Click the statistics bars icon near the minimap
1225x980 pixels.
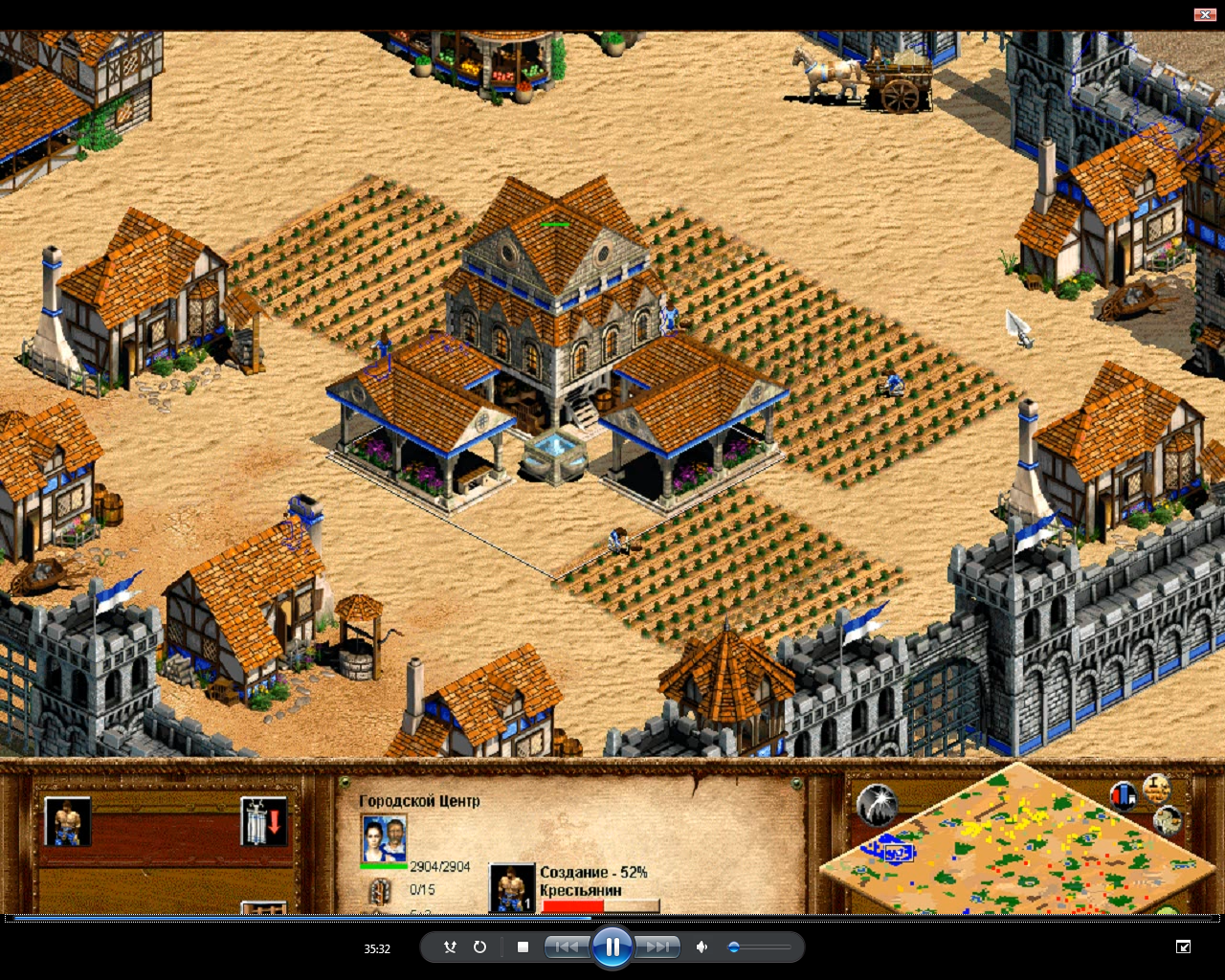click(1124, 797)
